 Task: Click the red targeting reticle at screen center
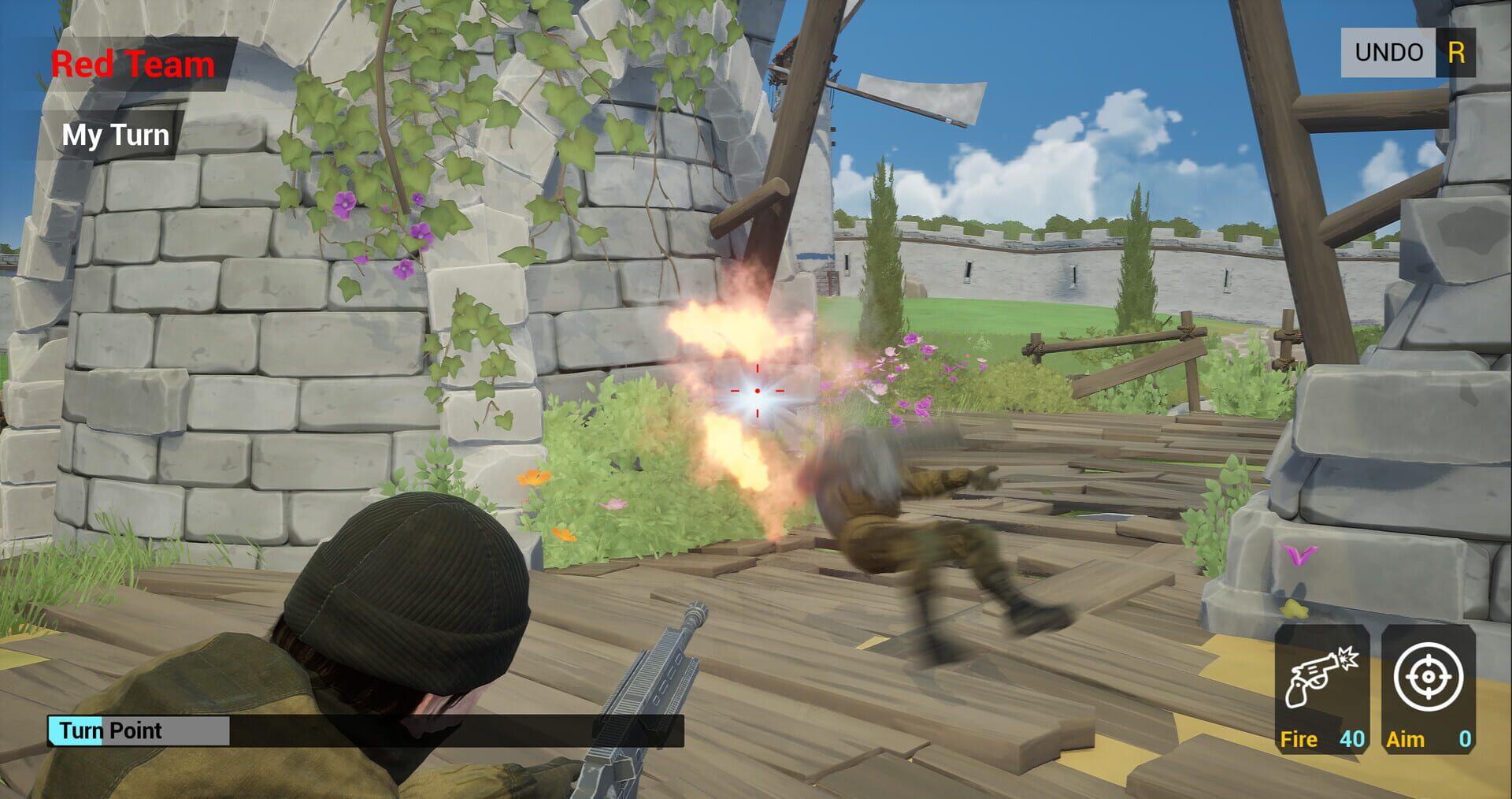tap(757, 389)
